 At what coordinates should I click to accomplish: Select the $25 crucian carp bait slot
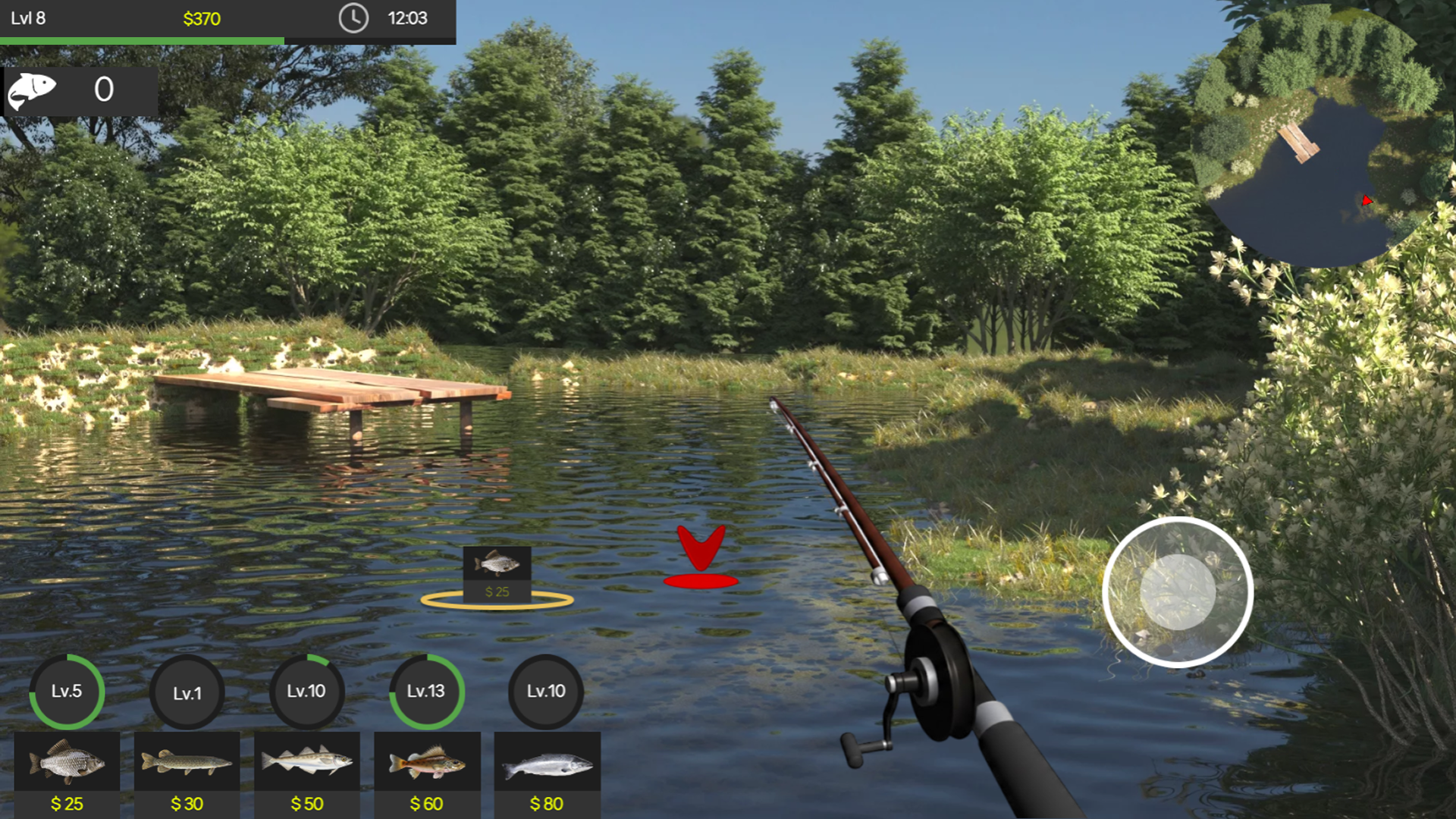coord(66,768)
